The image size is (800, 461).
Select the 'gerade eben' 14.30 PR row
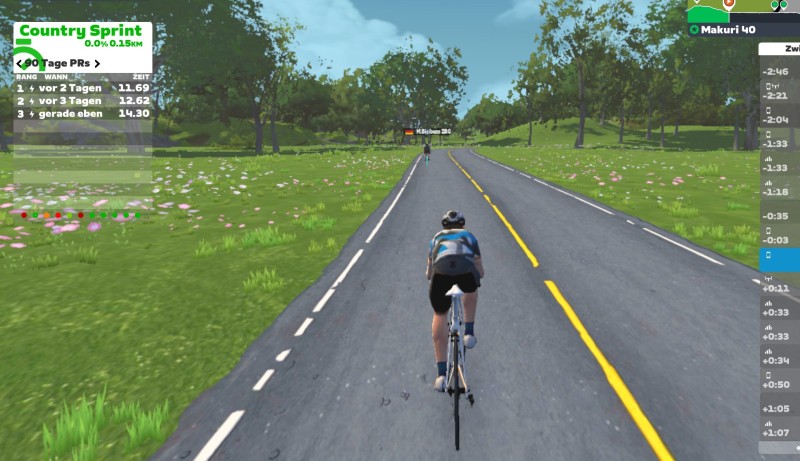click(82, 113)
